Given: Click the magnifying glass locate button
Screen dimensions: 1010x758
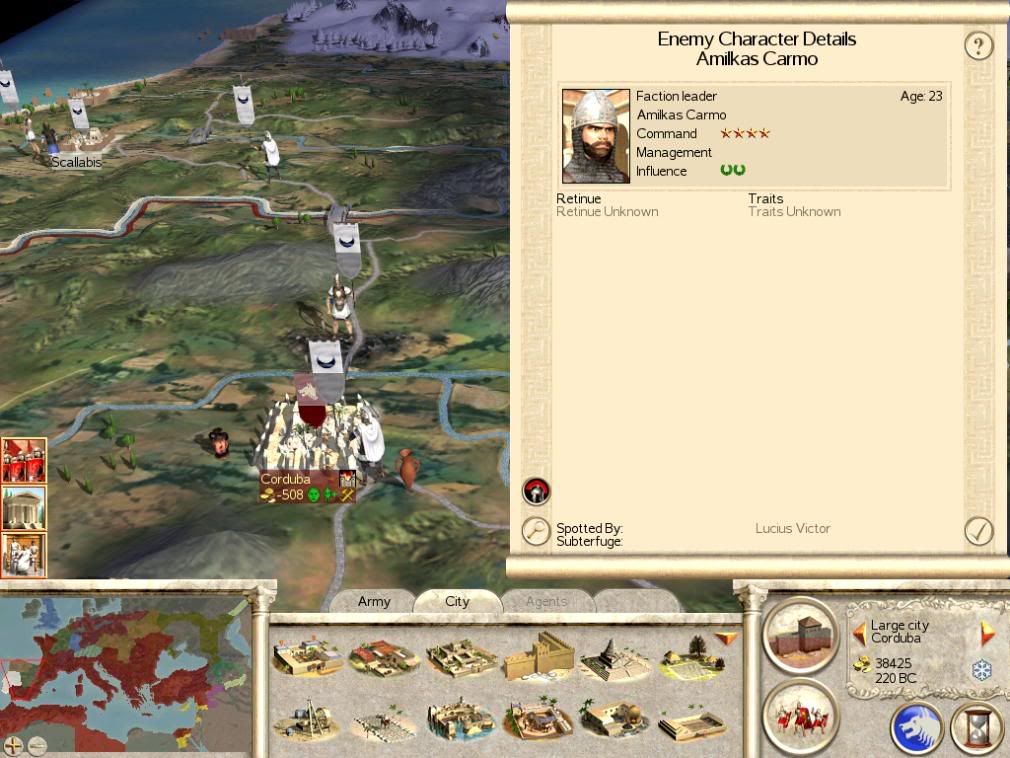Looking at the screenshot, I should click(536, 531).
